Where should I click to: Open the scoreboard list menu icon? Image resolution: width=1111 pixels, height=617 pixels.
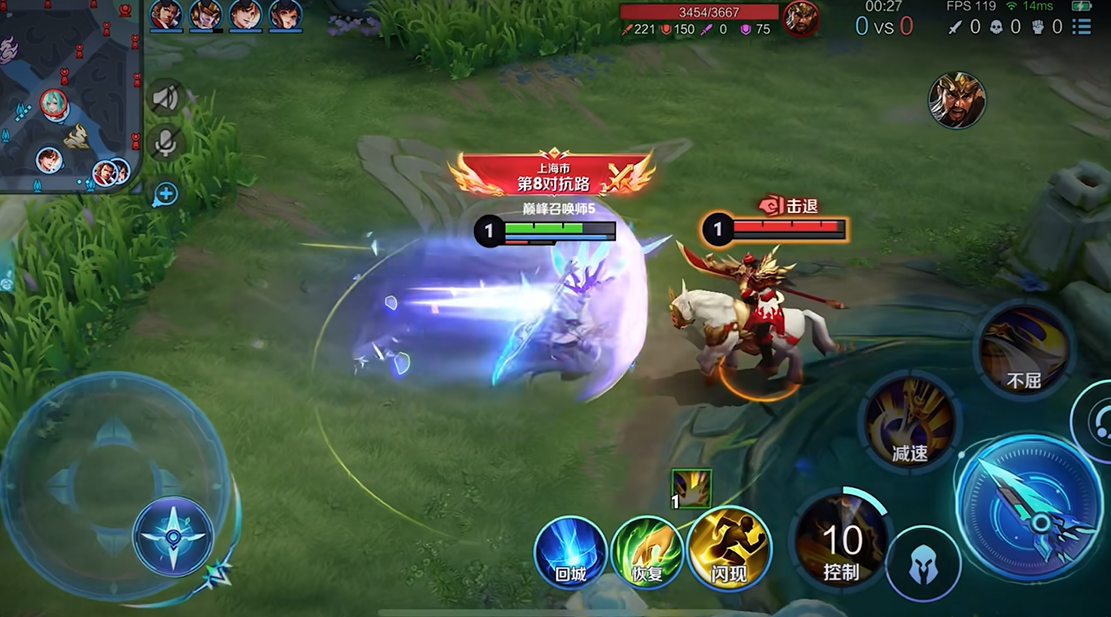click(x=1081, y=27)
